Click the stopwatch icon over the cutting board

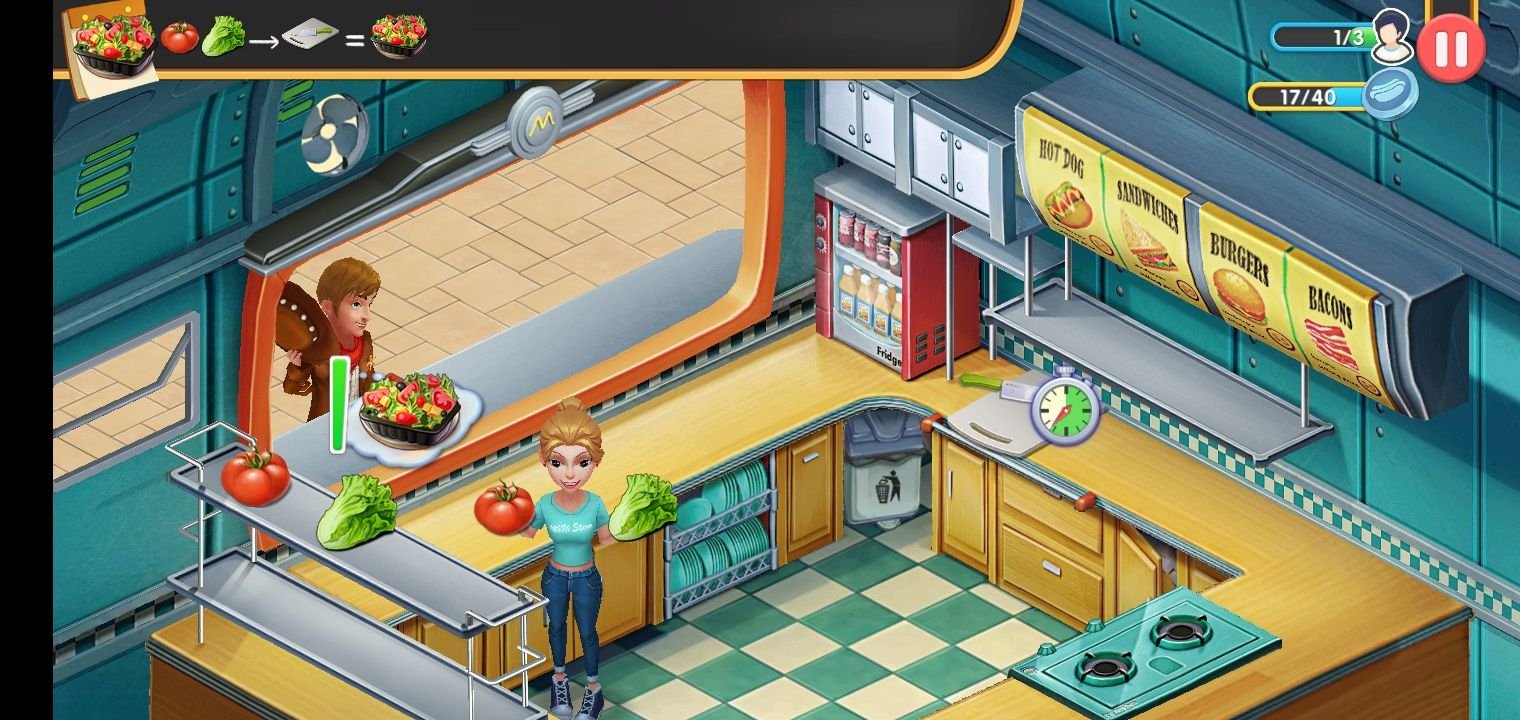coord(1065,405)
